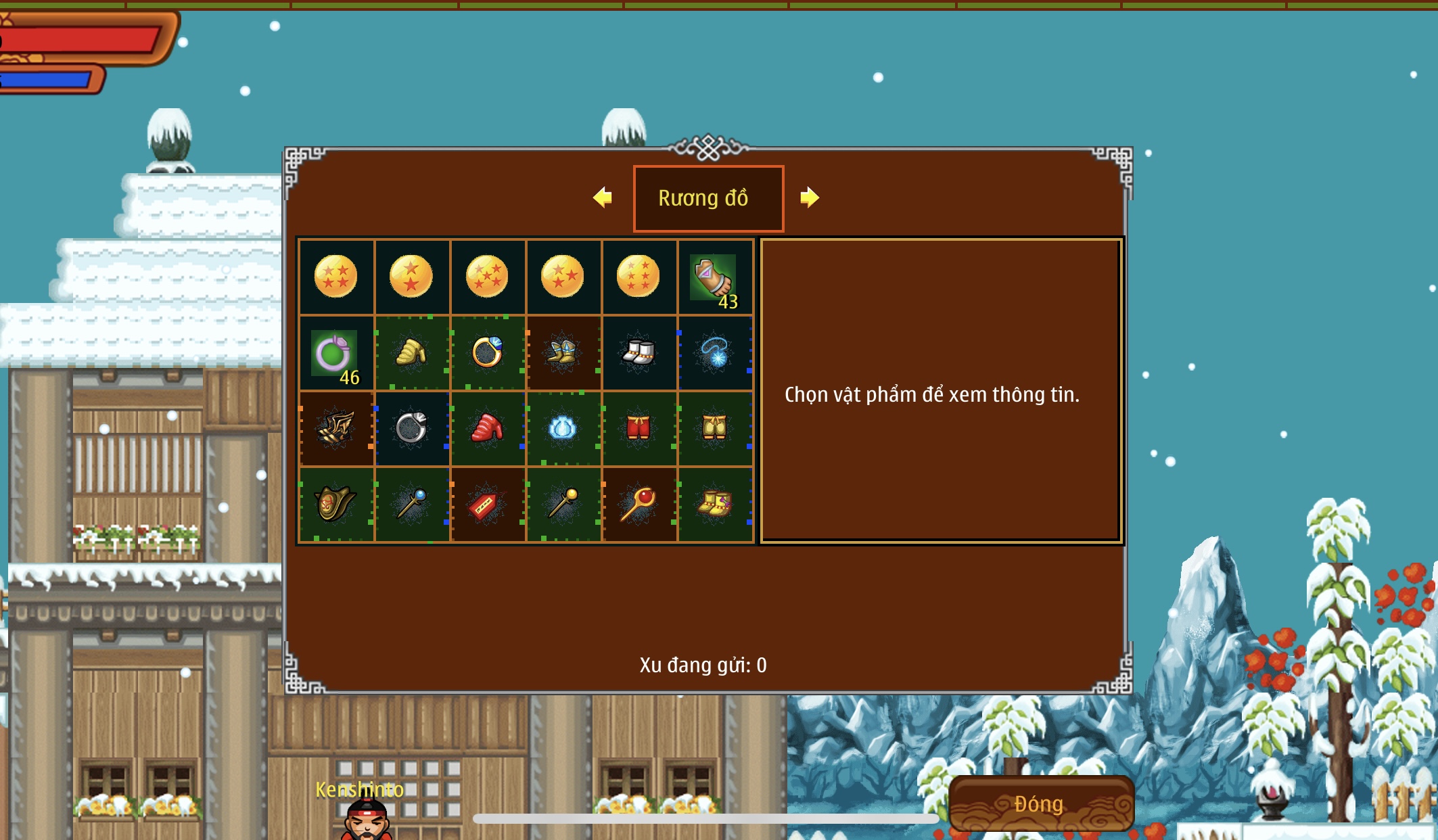Close the chest with the Đóng button
This screenshot has height=840, width=1438.
pyautogui.click(x=1040, y=803)
